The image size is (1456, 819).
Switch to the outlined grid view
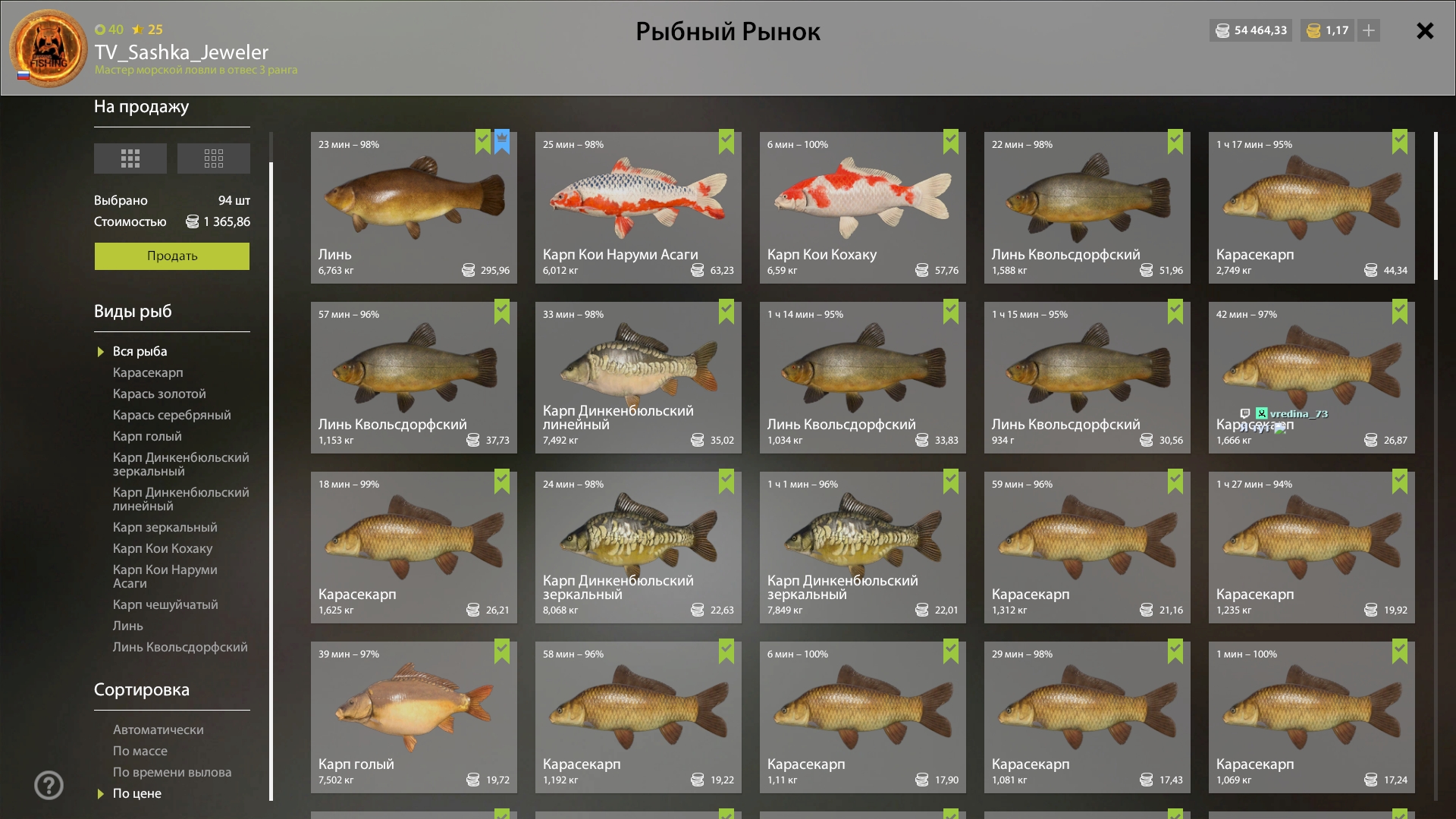tap(213, 158)
